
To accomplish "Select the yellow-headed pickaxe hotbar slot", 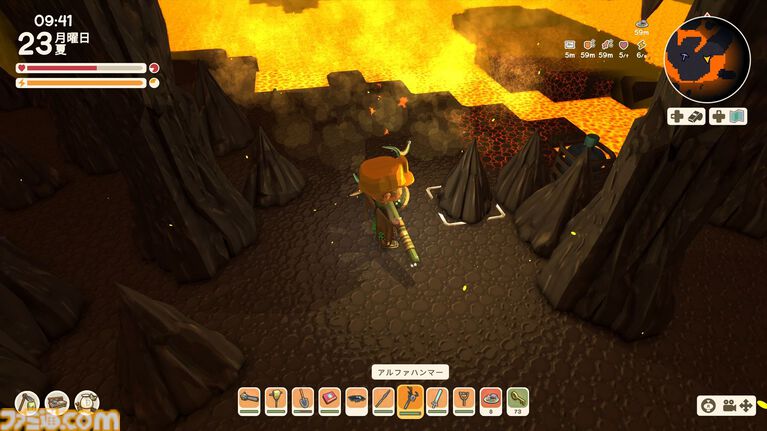I will click(x=276, y=401).
